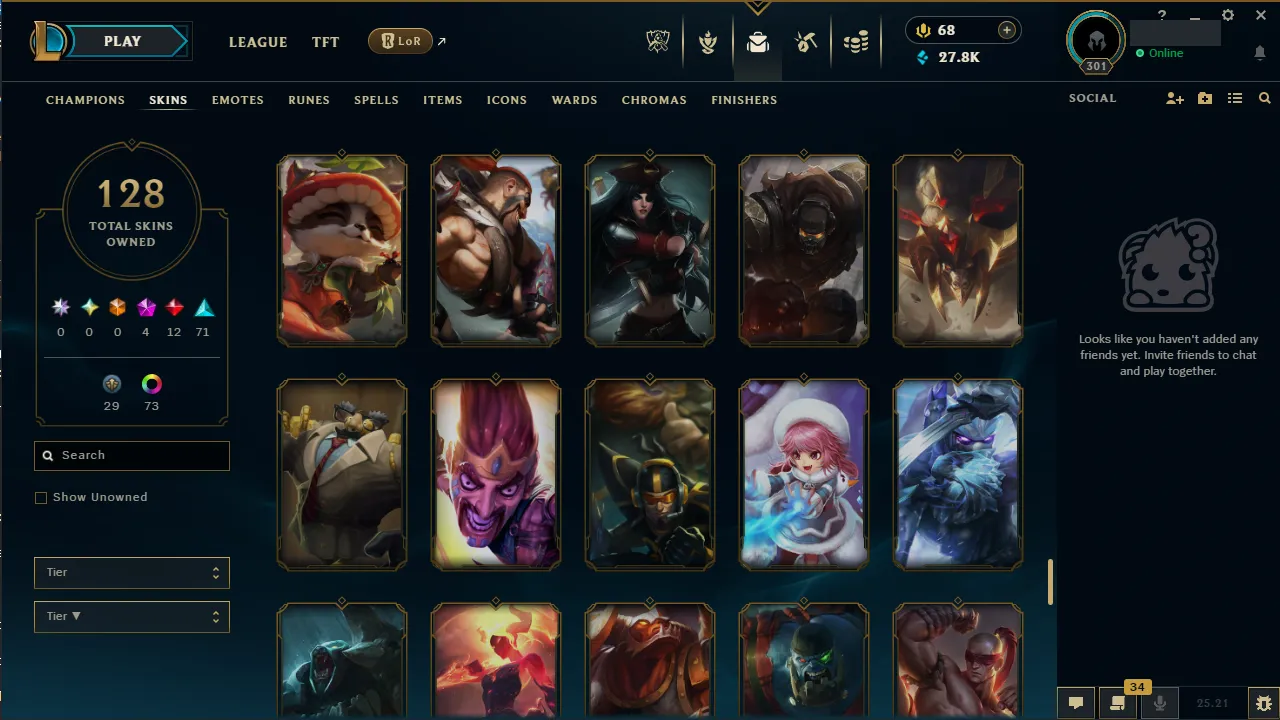Viewport: 1280px width, 720px height.
Task: Enable the Show Unowned checkbox
Action: coord(41,497)
